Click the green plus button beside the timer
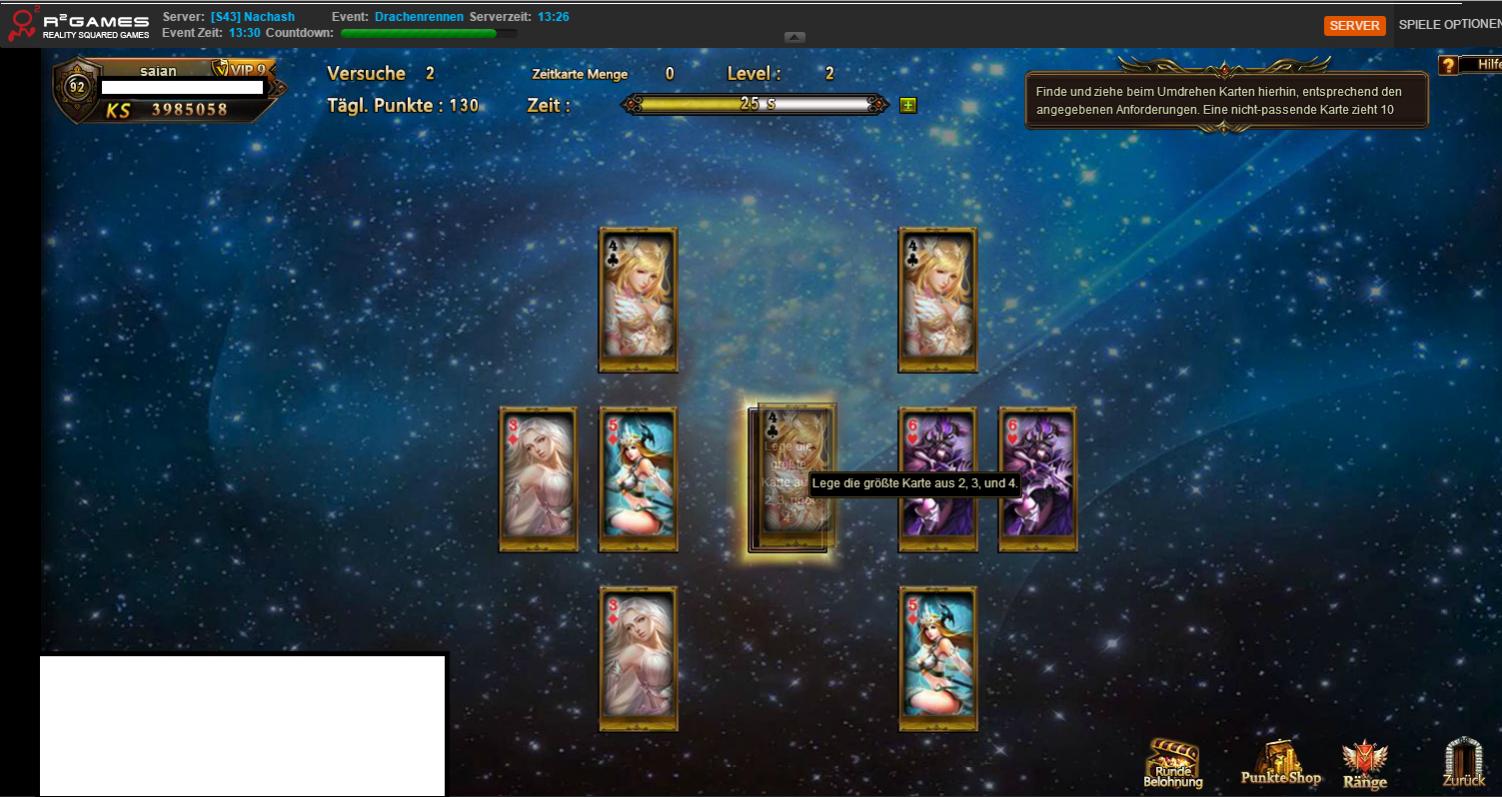This screenshot has width=1502, height=797. pos(908,104)
